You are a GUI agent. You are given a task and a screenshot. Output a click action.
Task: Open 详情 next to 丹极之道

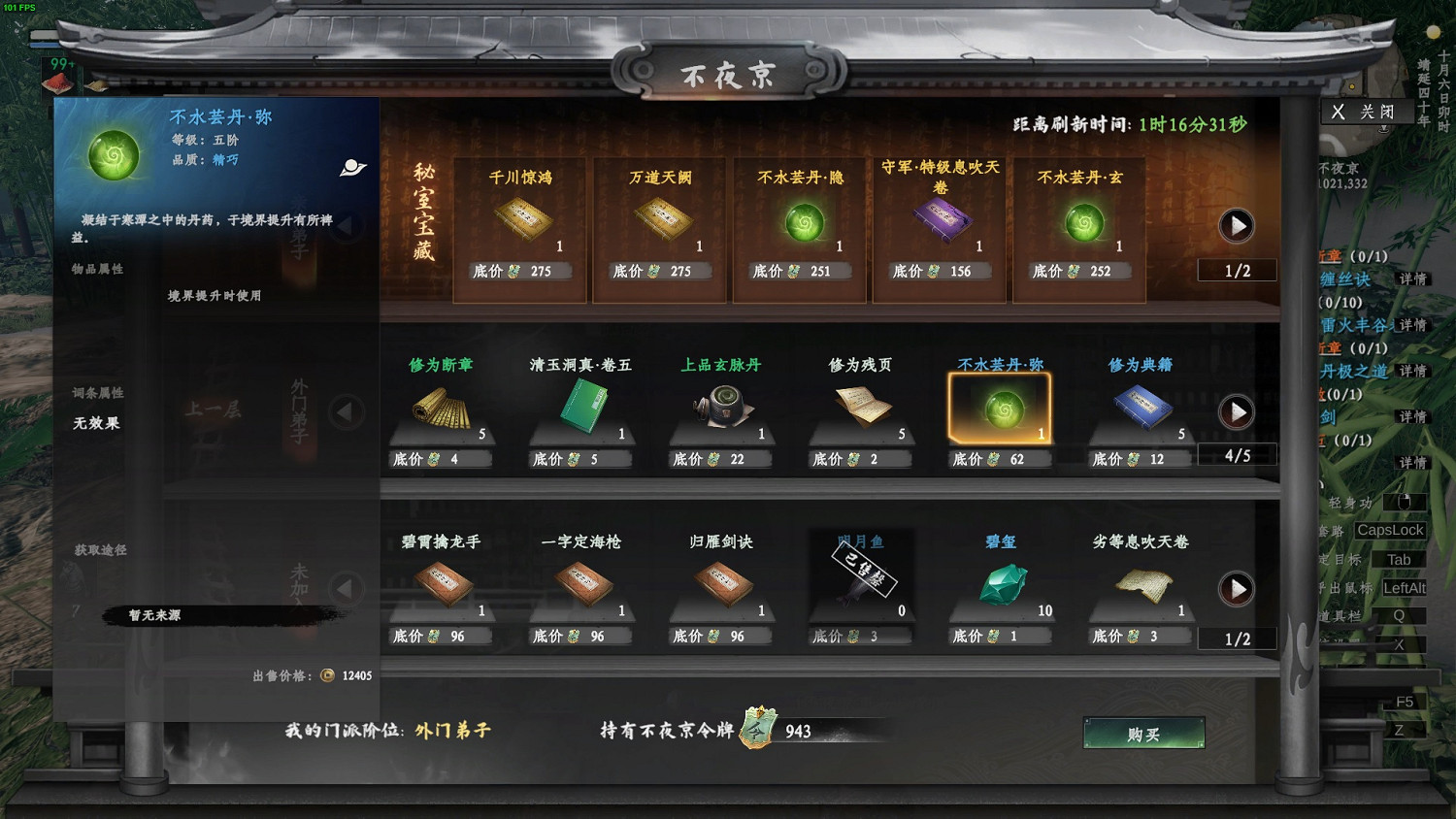tap(1413, 370)
